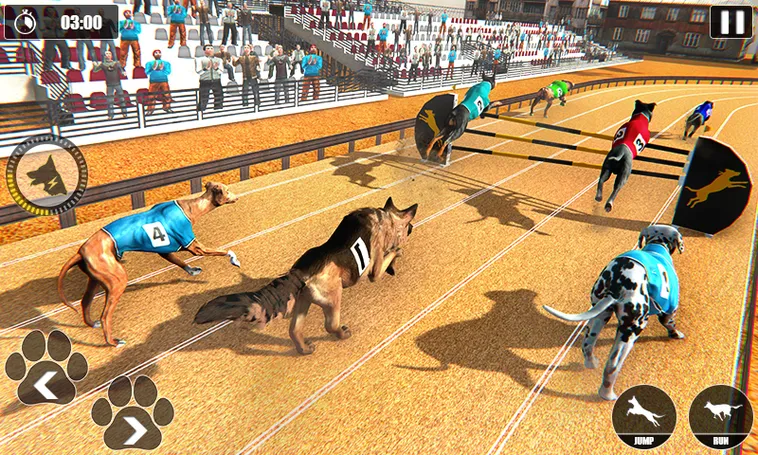Pause the race with the pause button

(730, 21)
